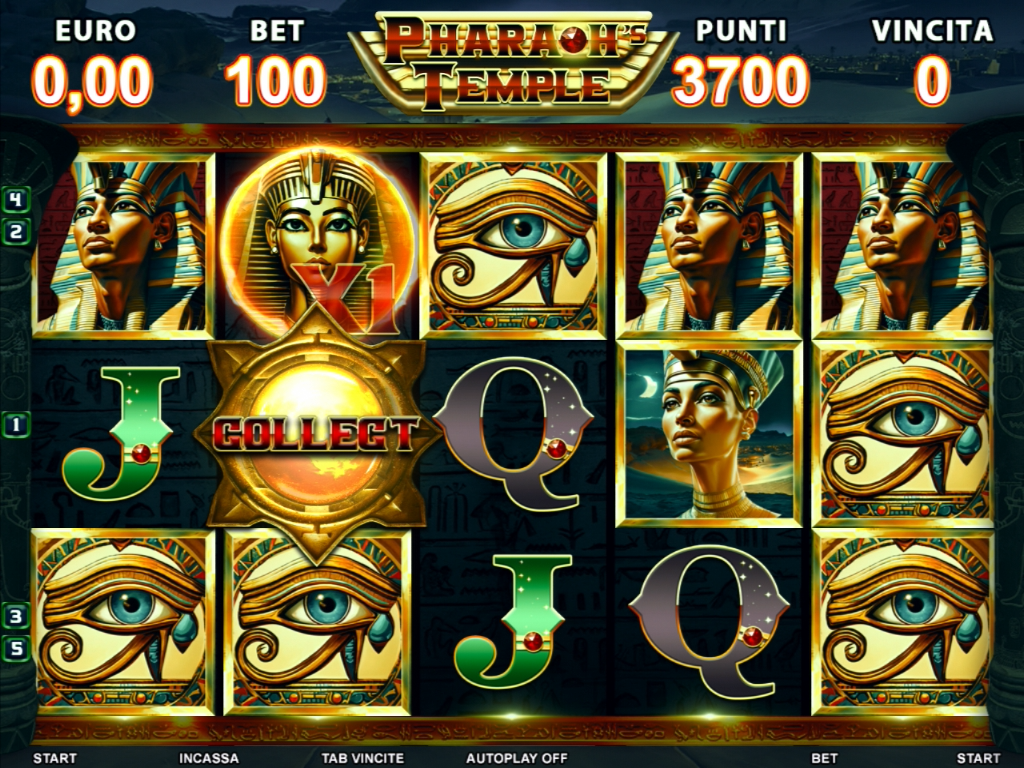Activate payline indicator number 3
1024x768 pixels.
point(16,616)
